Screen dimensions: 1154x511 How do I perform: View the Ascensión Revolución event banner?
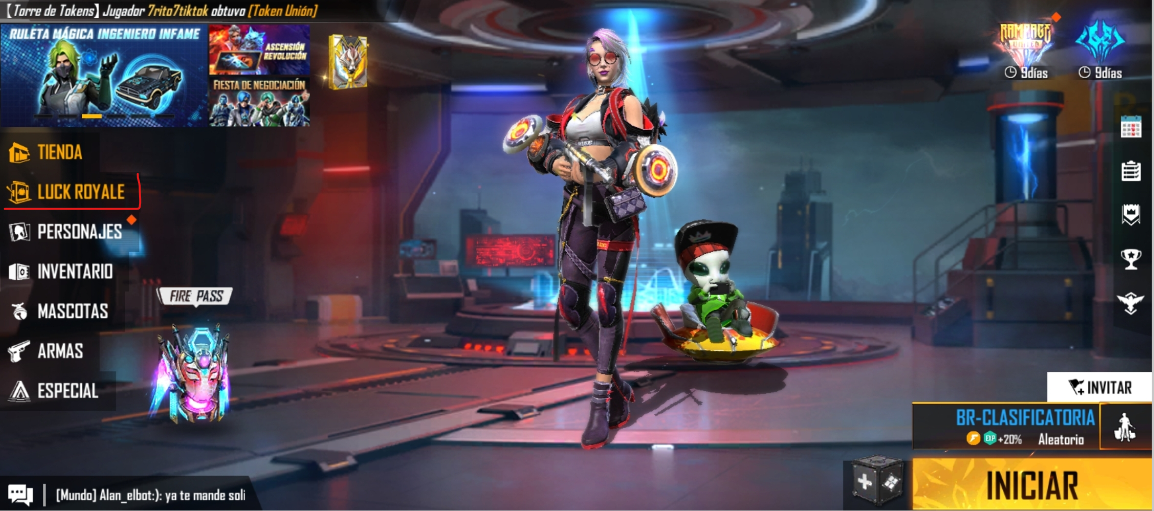point(259,50)
